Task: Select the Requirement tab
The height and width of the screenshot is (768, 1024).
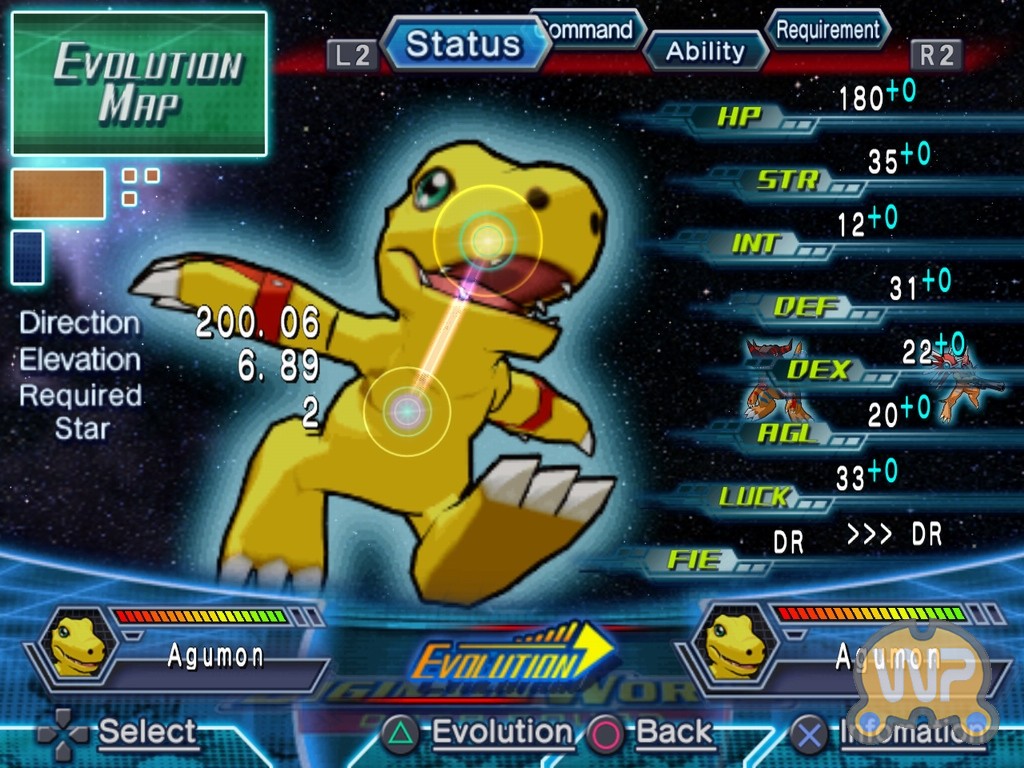Action: click(x=828, y=29)
